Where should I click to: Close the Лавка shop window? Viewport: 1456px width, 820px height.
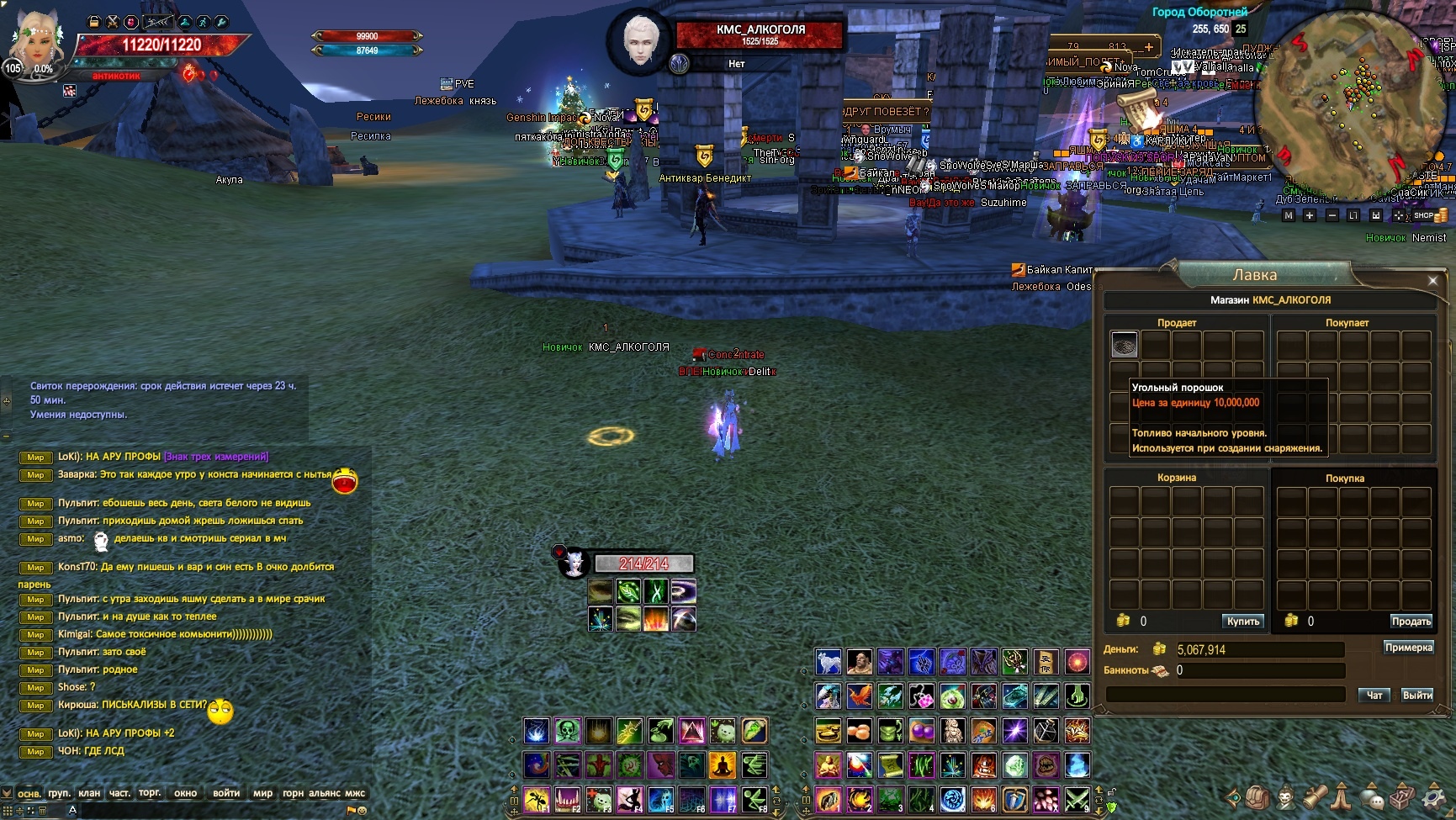pos(1432,280)
